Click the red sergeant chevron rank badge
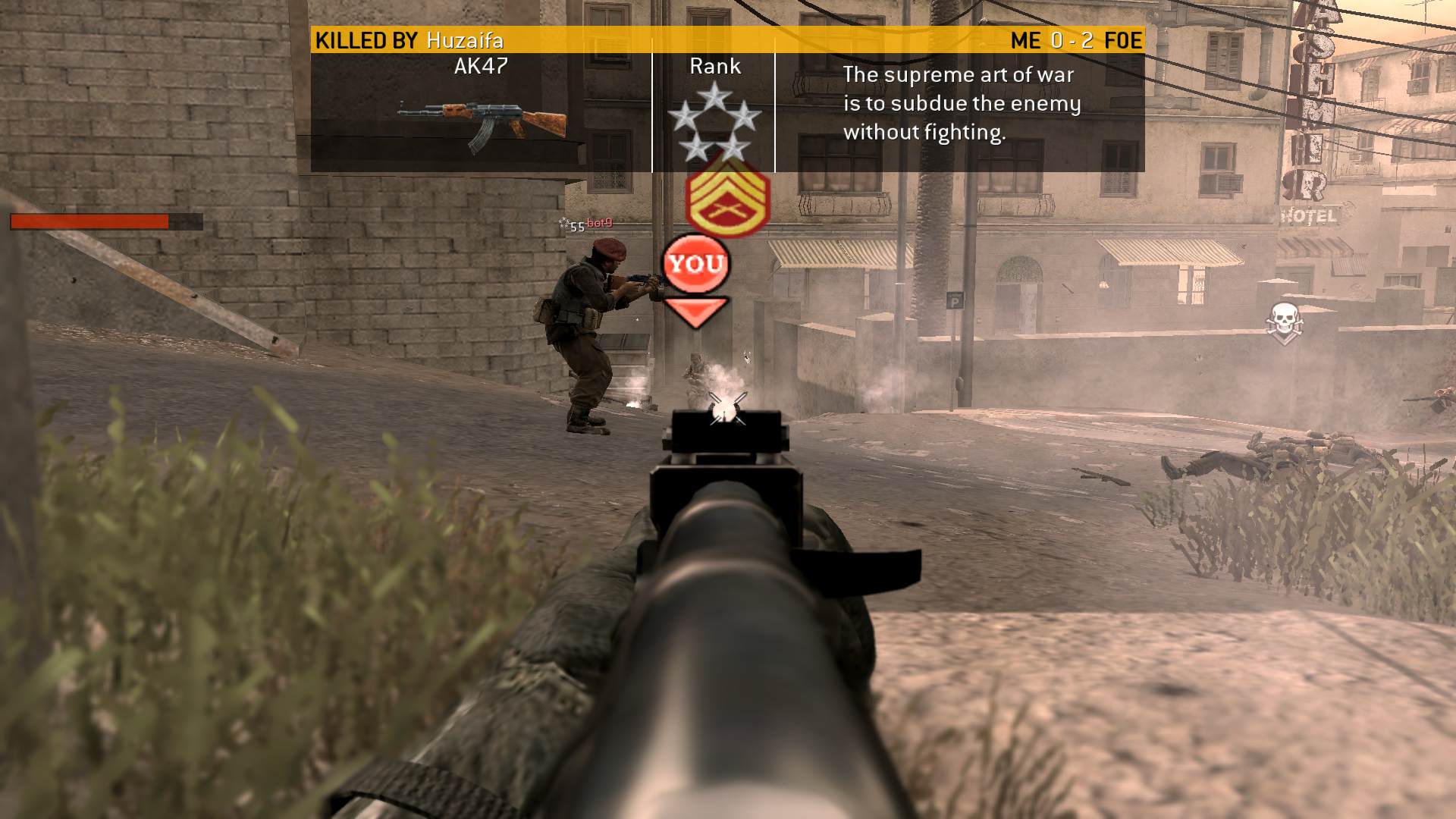 (x=727, y=199)
